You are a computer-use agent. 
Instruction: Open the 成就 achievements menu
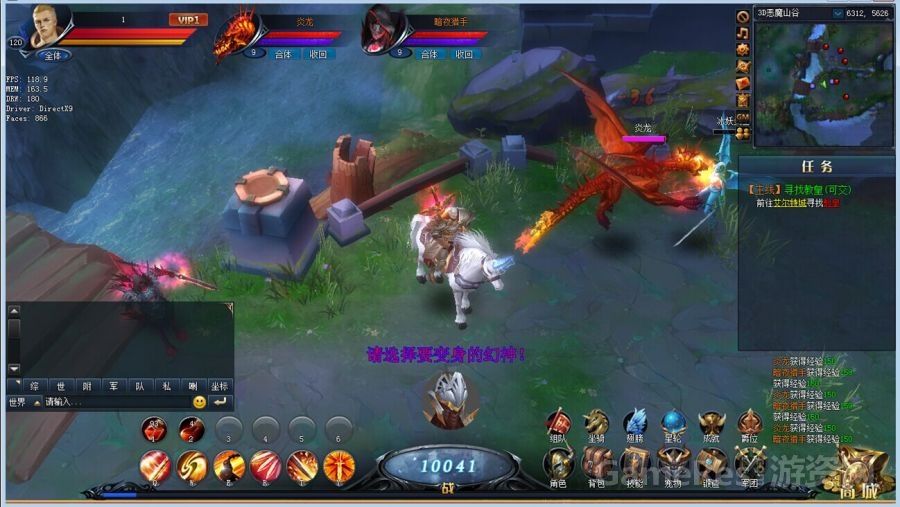(x=711, y=423)
